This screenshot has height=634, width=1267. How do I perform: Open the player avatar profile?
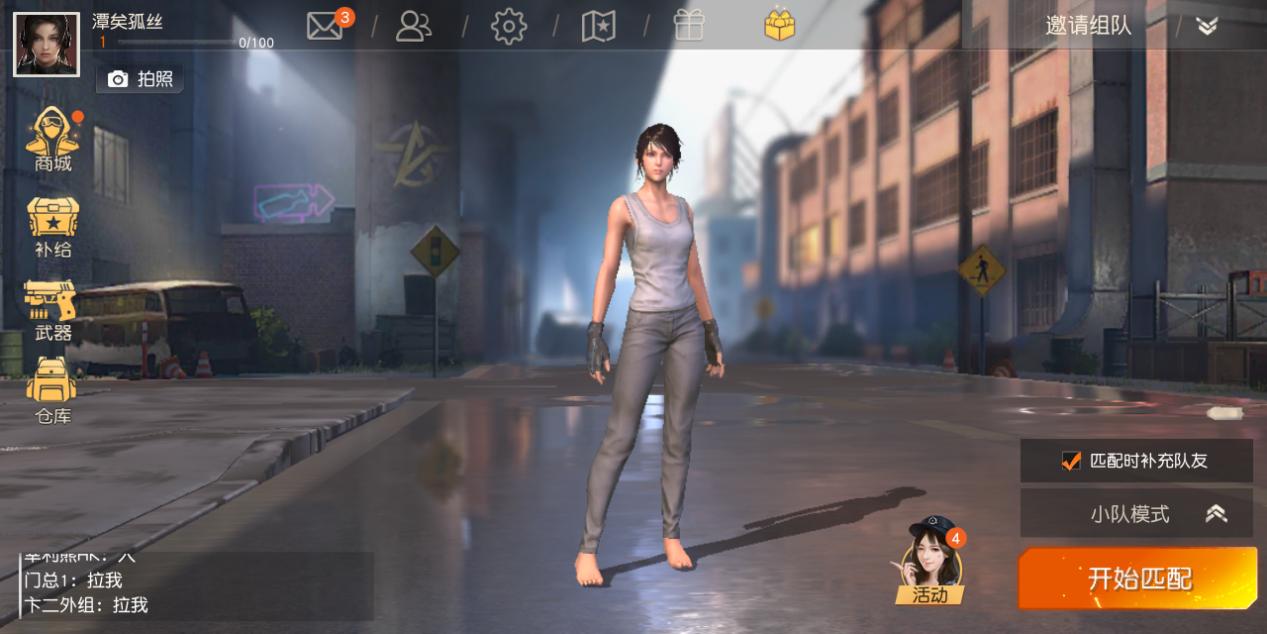tap(46, 45)
